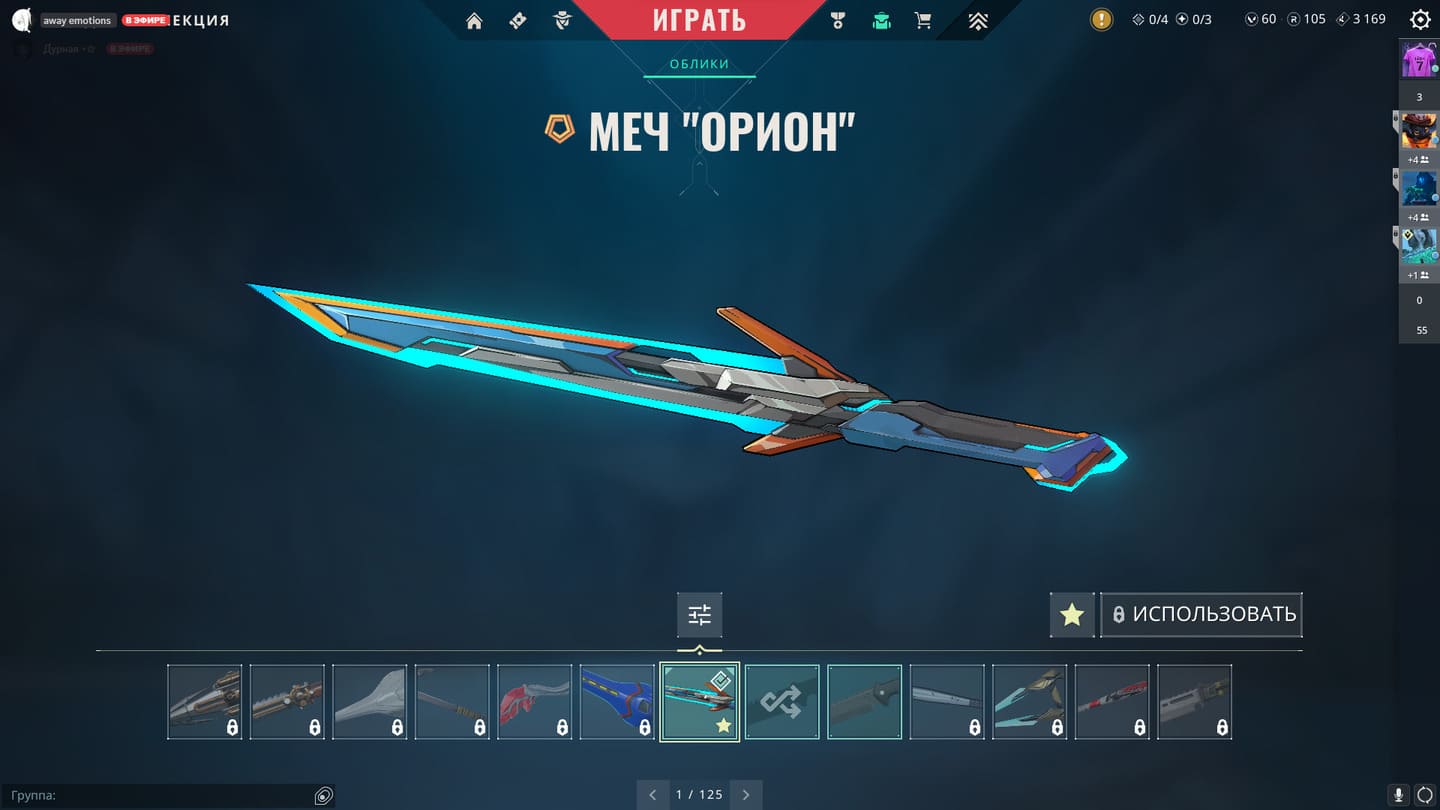1440x810 pixels.
Task: Toggle the favorite star button
Action: 1072,614
